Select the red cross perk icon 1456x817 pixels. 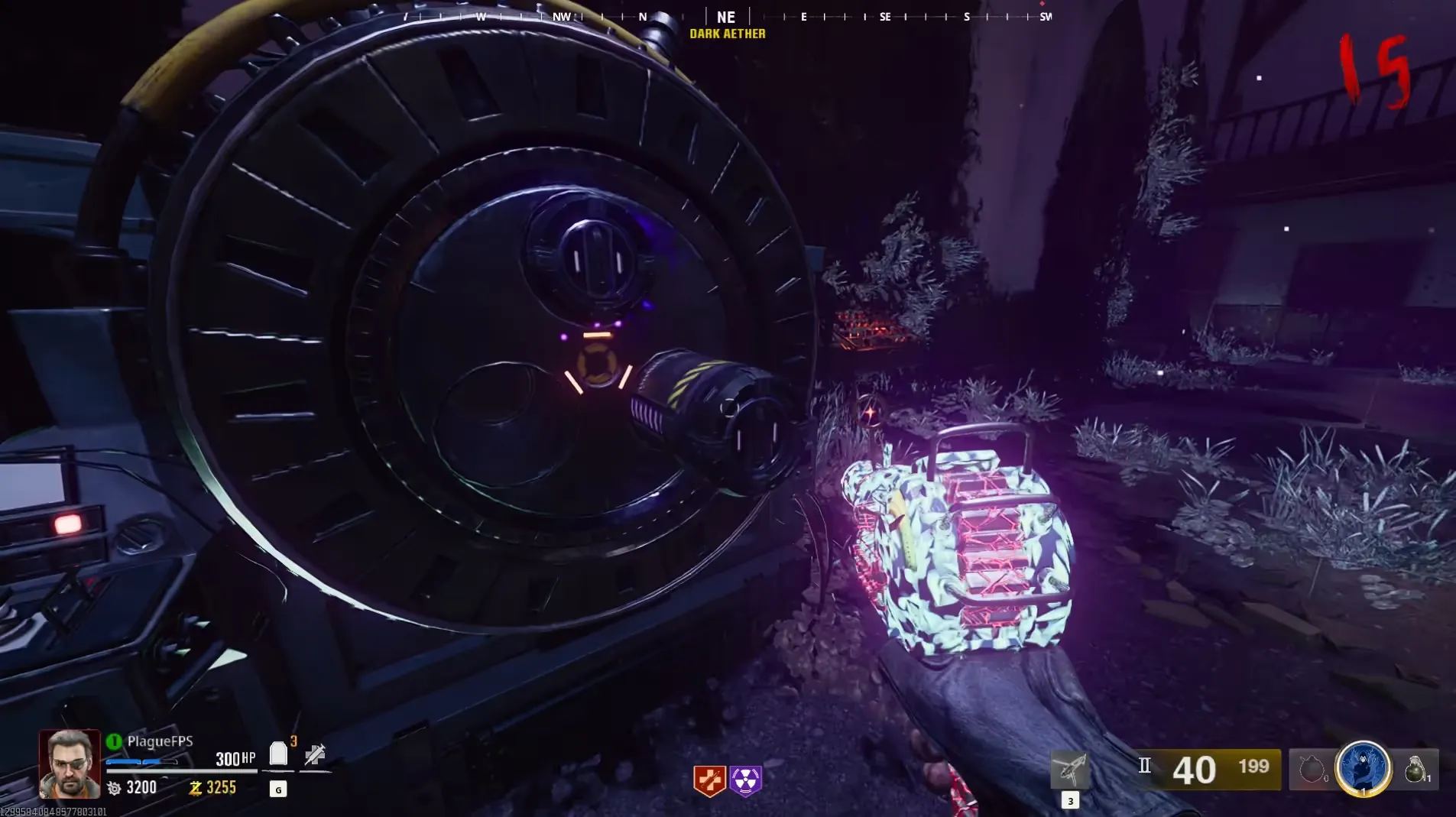coord(709,780)
